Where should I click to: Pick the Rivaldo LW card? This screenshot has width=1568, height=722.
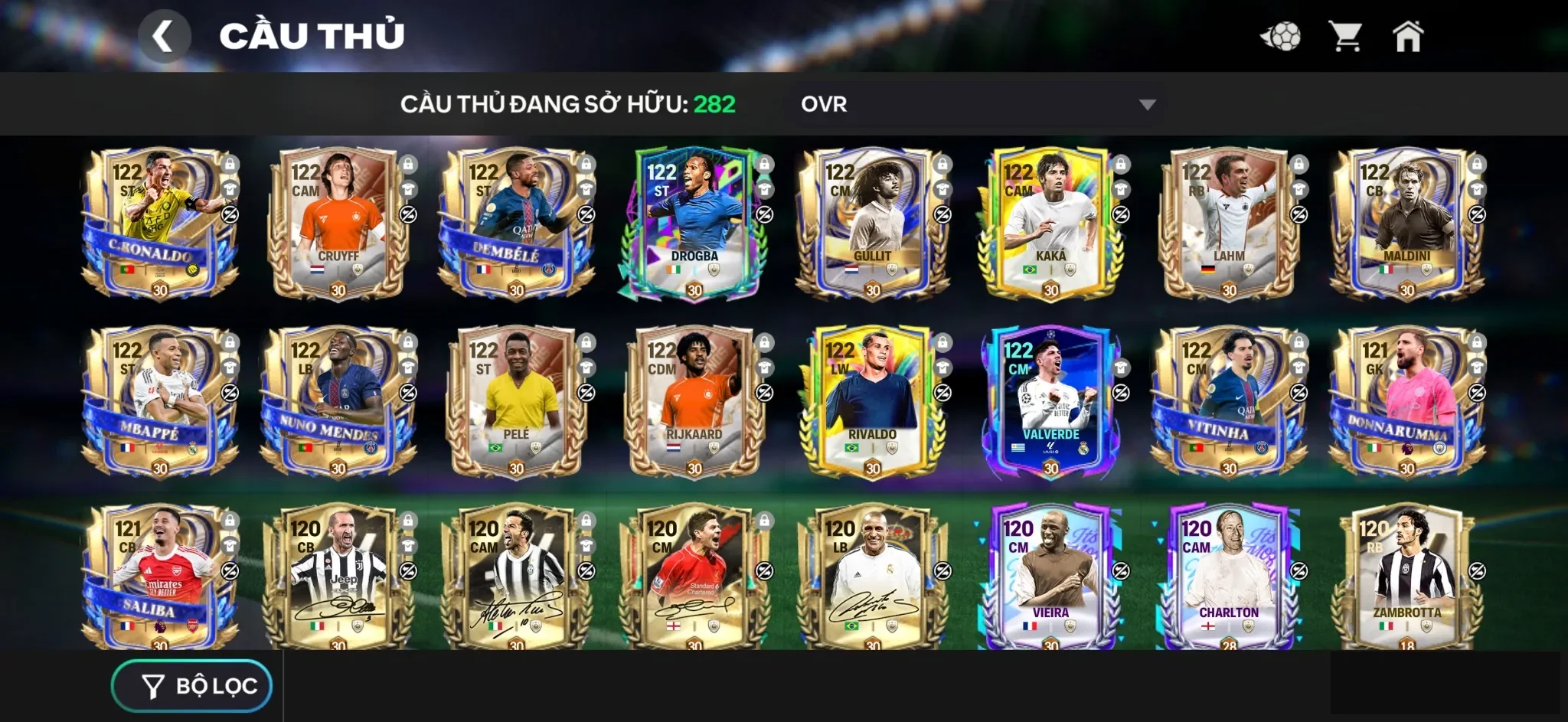[x=872, y=401]
